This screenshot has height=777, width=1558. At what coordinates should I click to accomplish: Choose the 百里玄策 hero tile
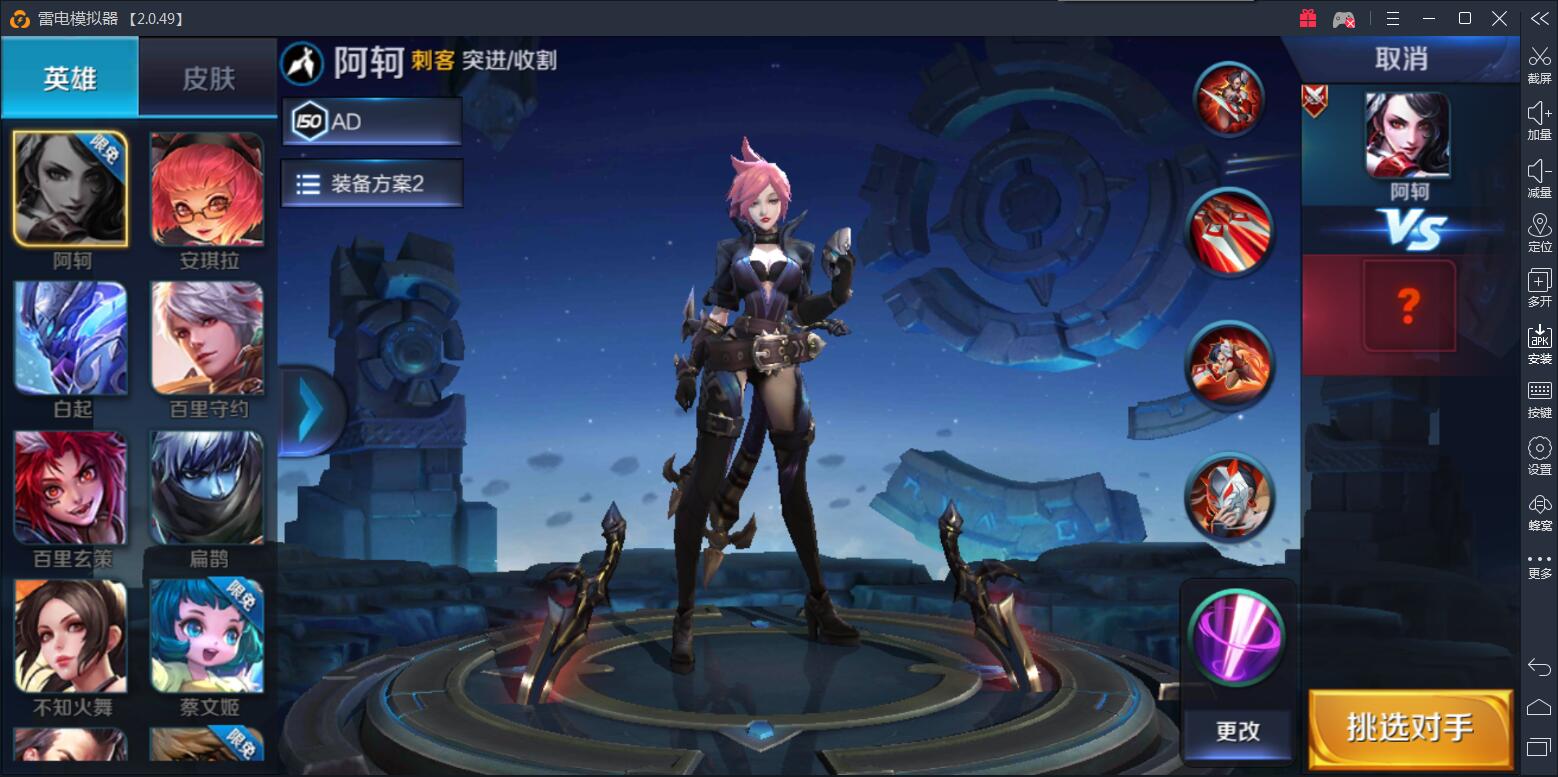[x=70, y=488]
